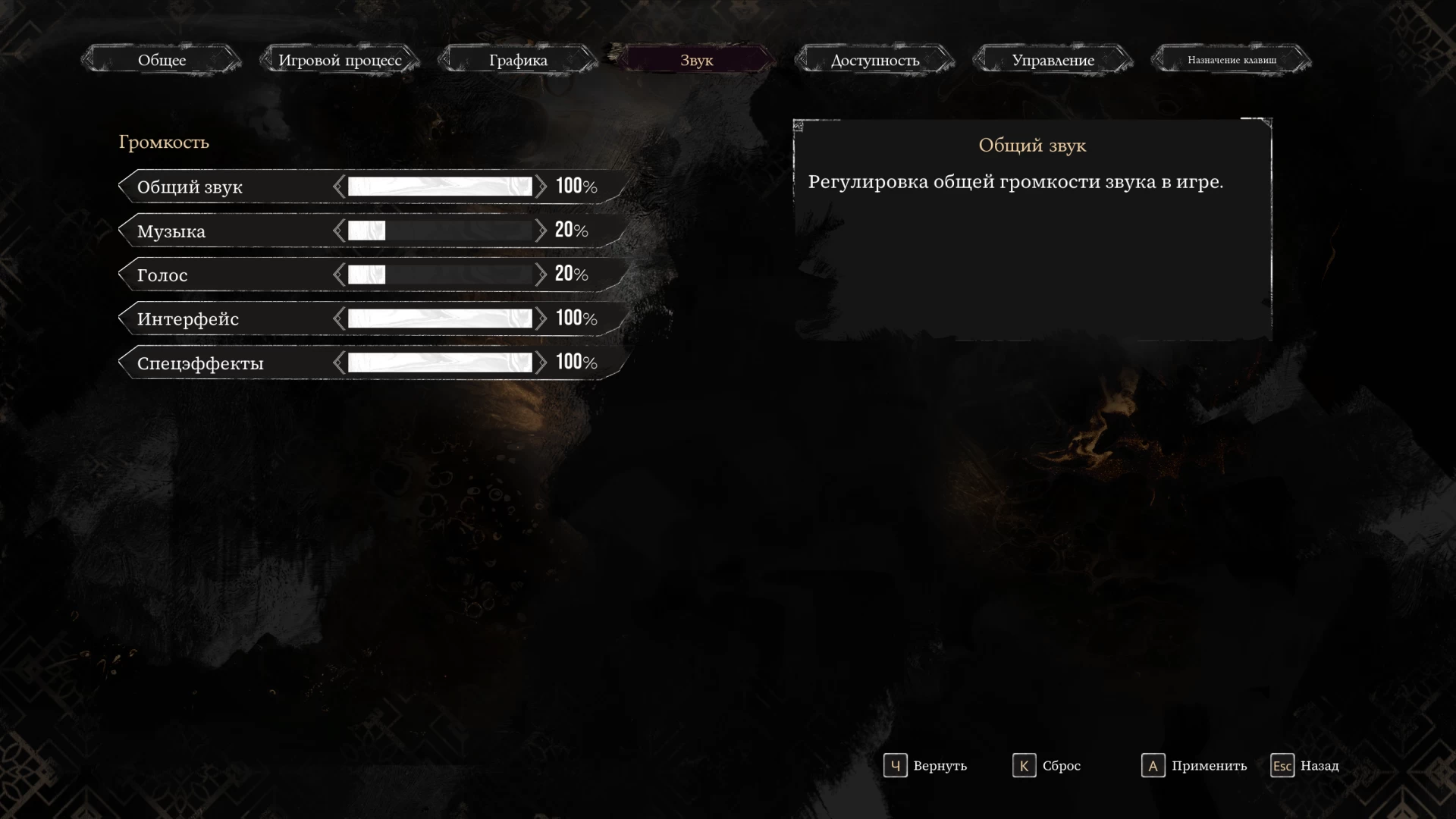The image size is (1456, 819).
Task: Select the Графика settings tab
Action: 518,60
